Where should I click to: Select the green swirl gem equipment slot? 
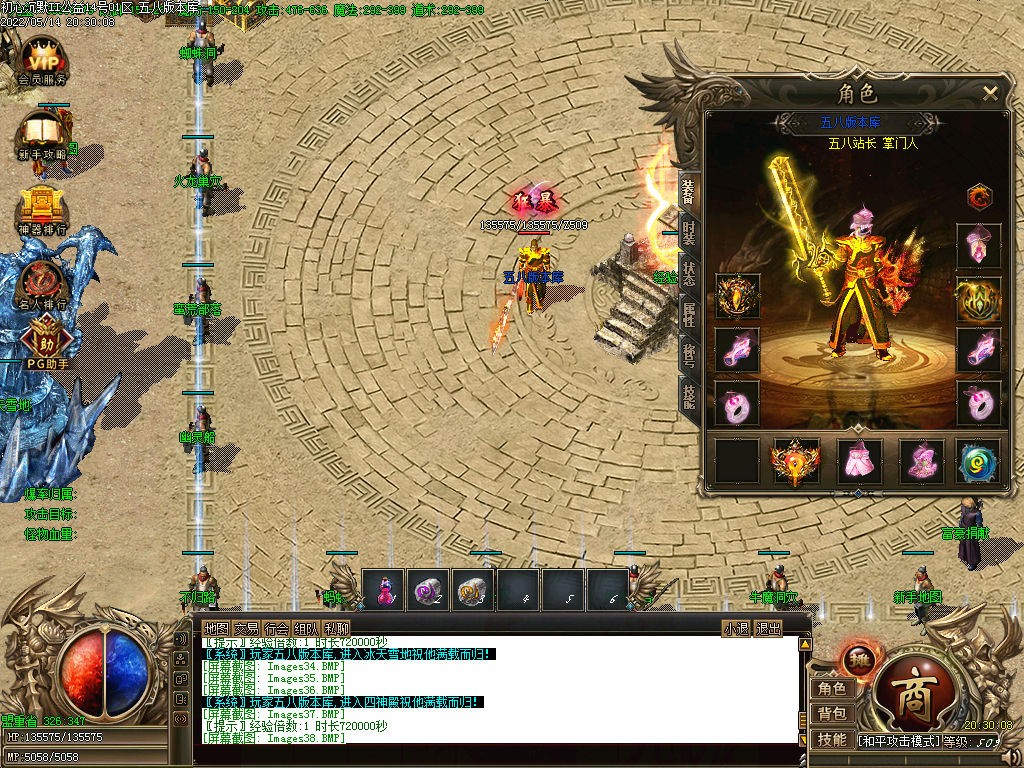coord(977,460)
